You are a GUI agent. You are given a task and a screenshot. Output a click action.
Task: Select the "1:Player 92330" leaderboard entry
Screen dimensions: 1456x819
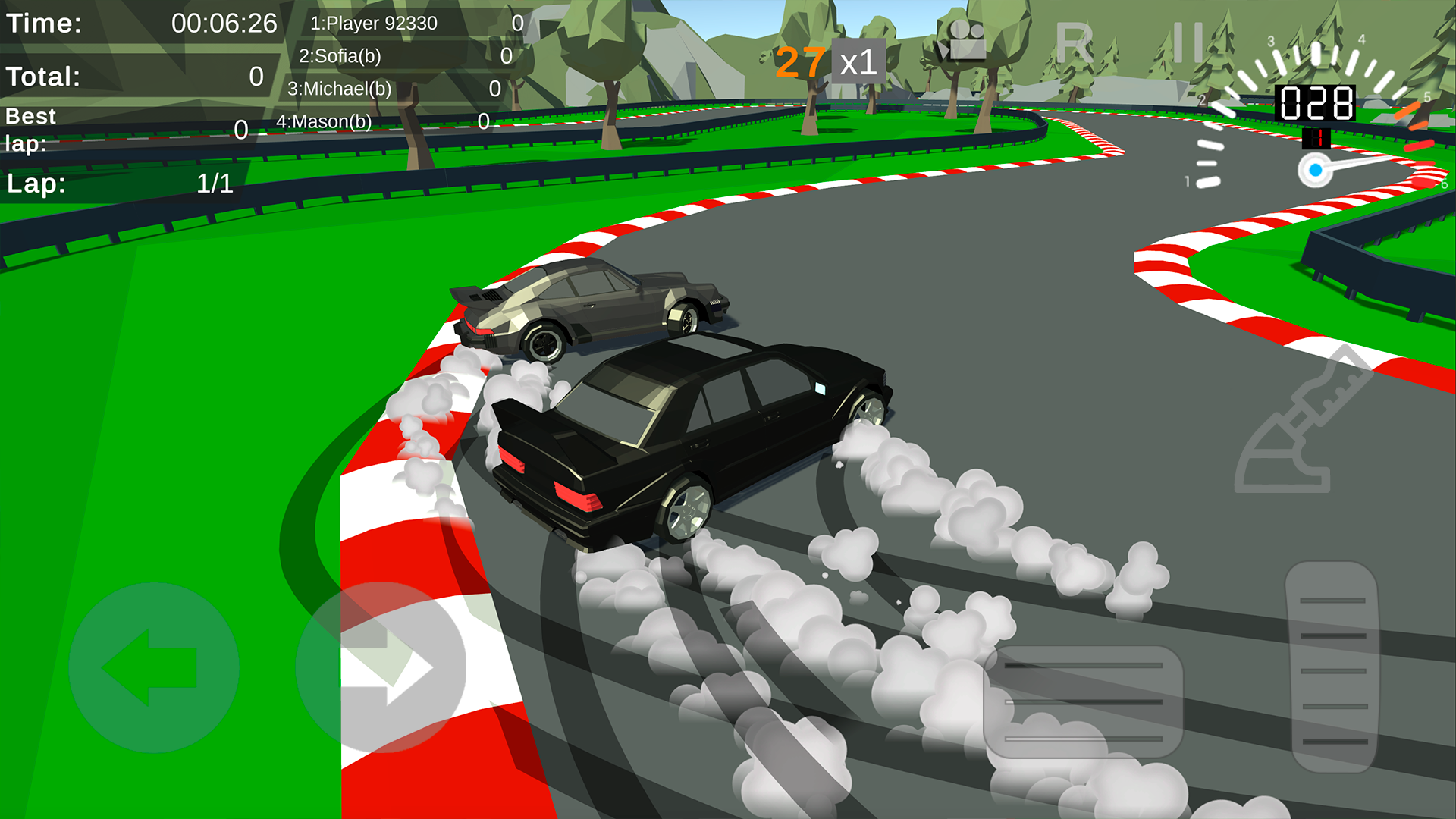coord(375,23)
